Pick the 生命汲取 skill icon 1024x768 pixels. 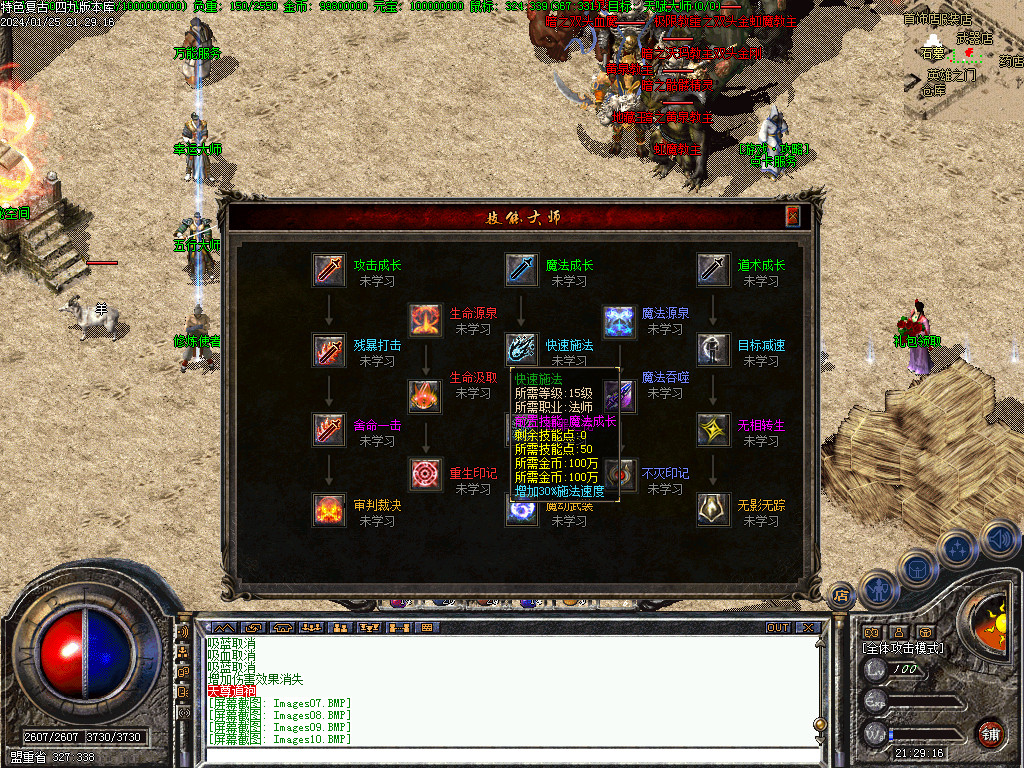tap(425, 395)
